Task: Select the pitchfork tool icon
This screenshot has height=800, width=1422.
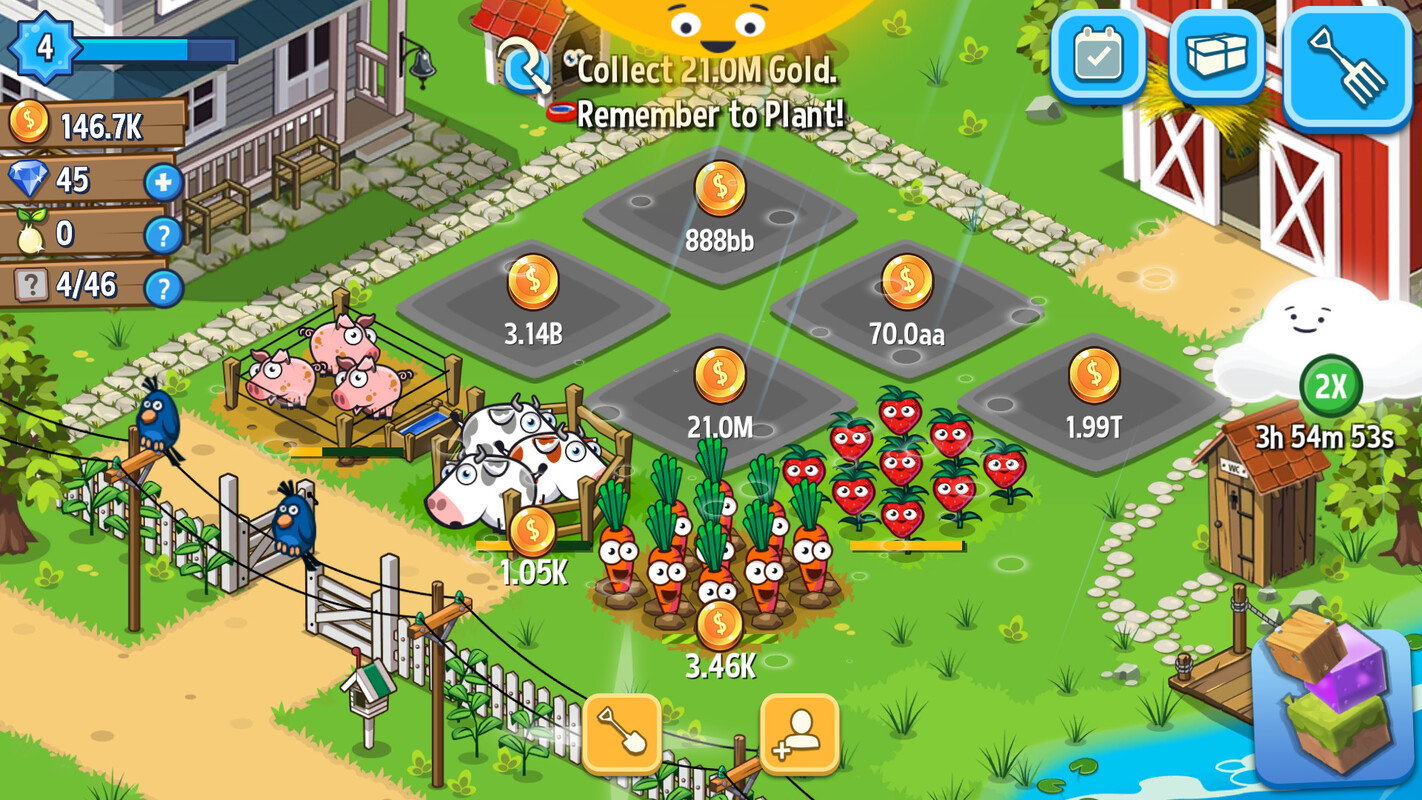Action: (1345, 62)
